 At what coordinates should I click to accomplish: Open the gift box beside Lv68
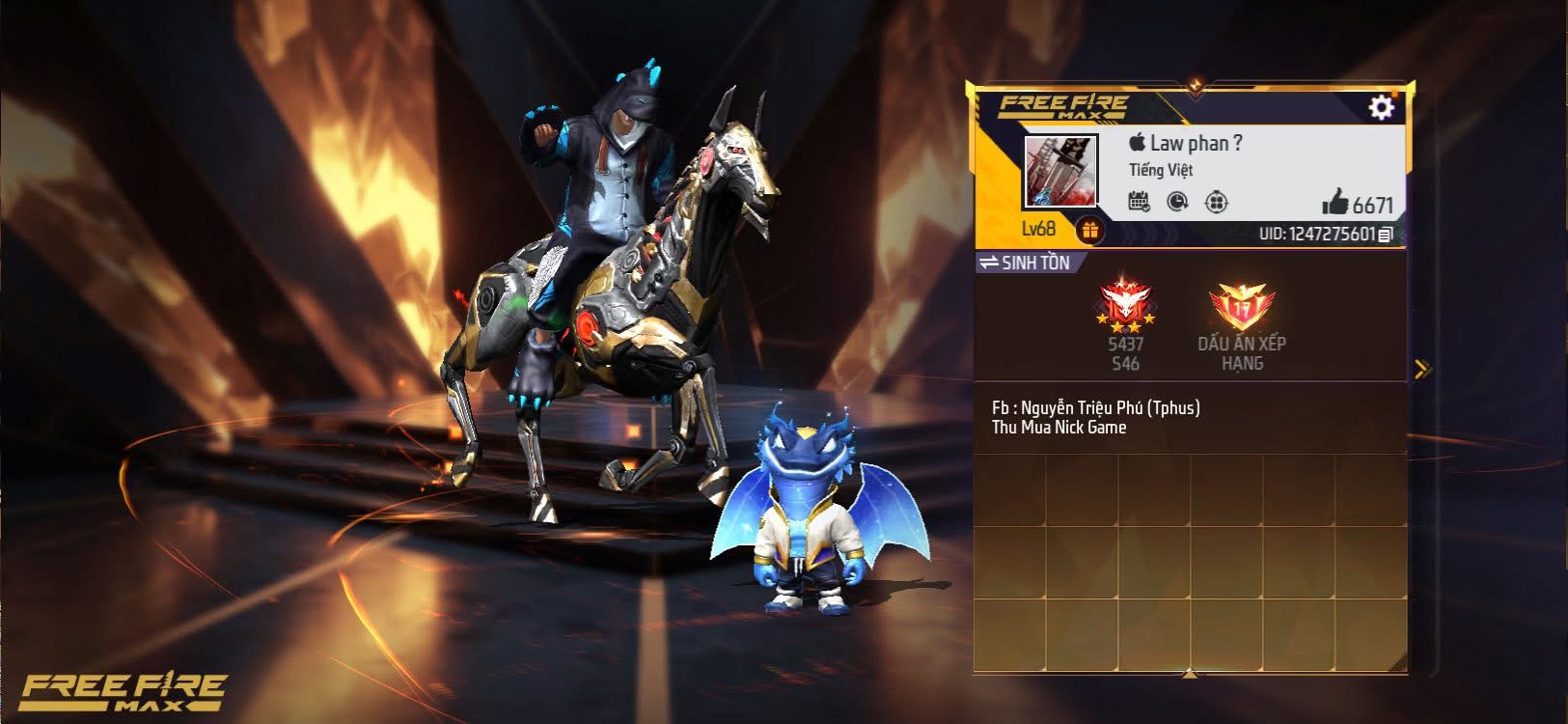(1090, 231)
